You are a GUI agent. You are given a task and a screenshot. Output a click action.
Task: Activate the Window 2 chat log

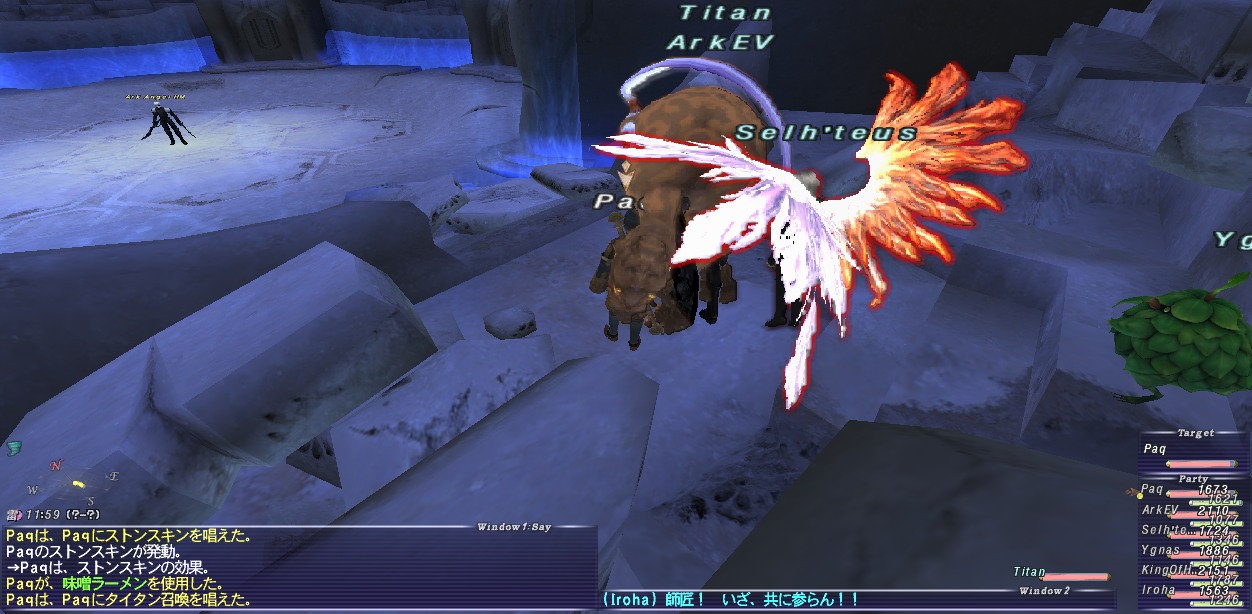coord(860,600)
